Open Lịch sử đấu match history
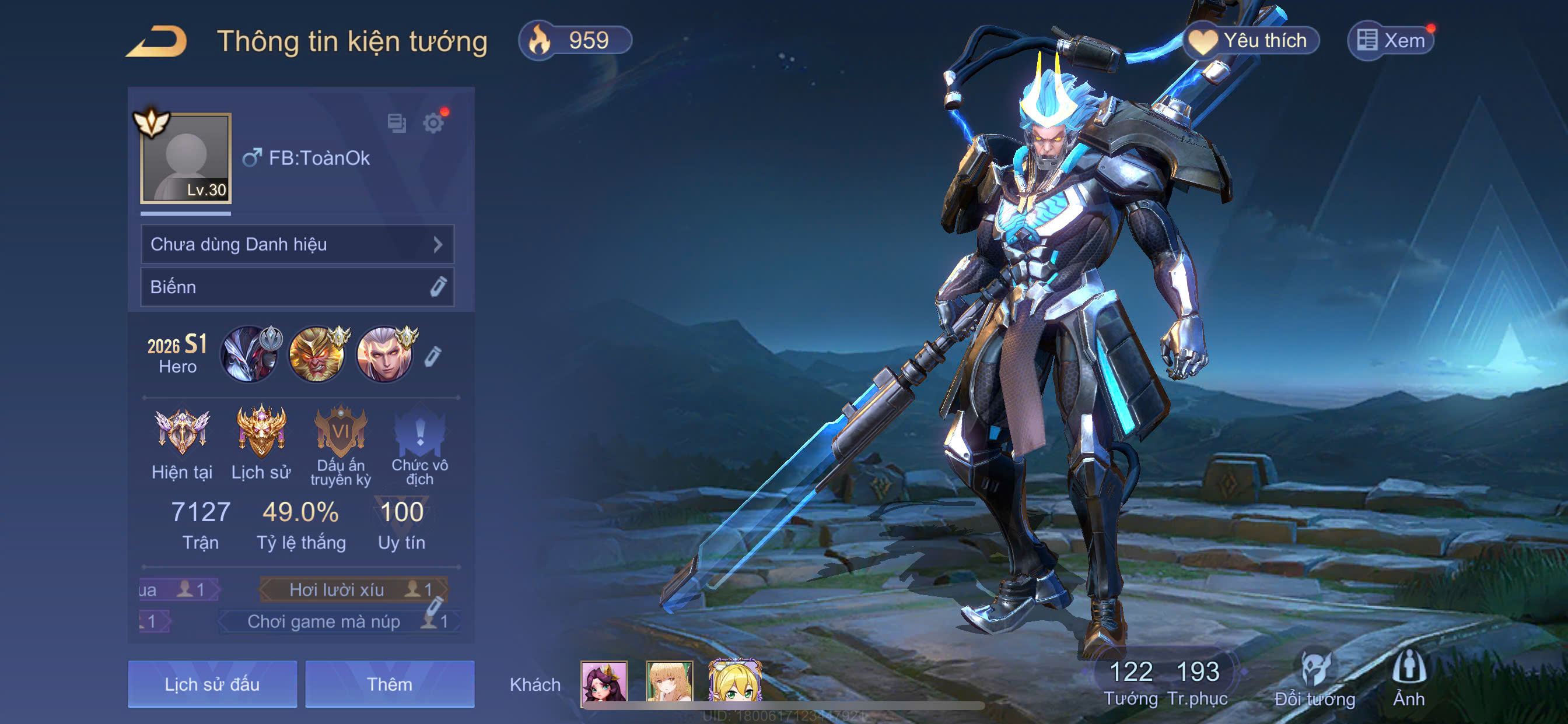This screenshot has height=724, width=1568. (x=212, y=684)
